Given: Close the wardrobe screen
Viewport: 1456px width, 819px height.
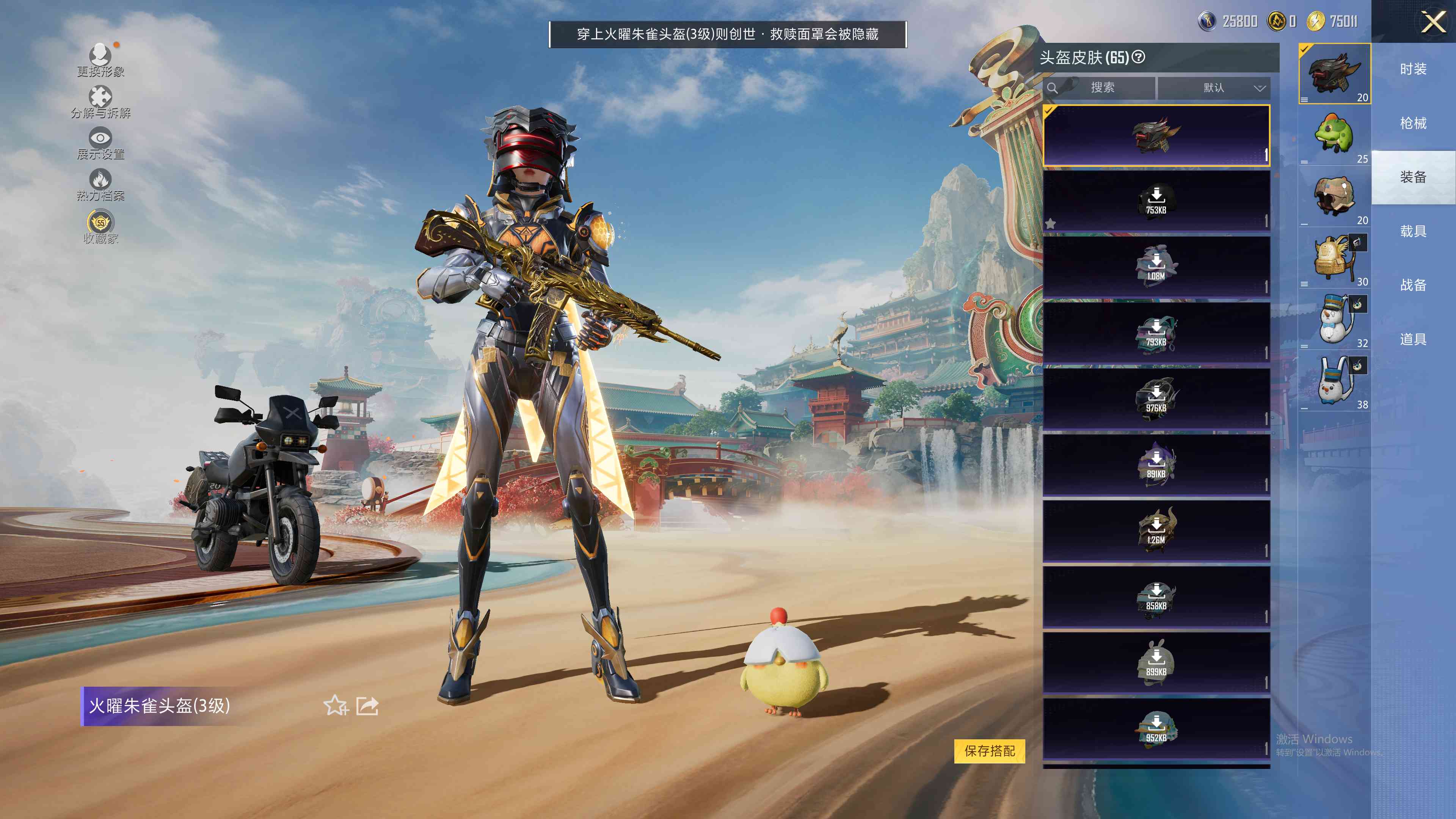Looking at the screenshot, I should (1433, 23).
